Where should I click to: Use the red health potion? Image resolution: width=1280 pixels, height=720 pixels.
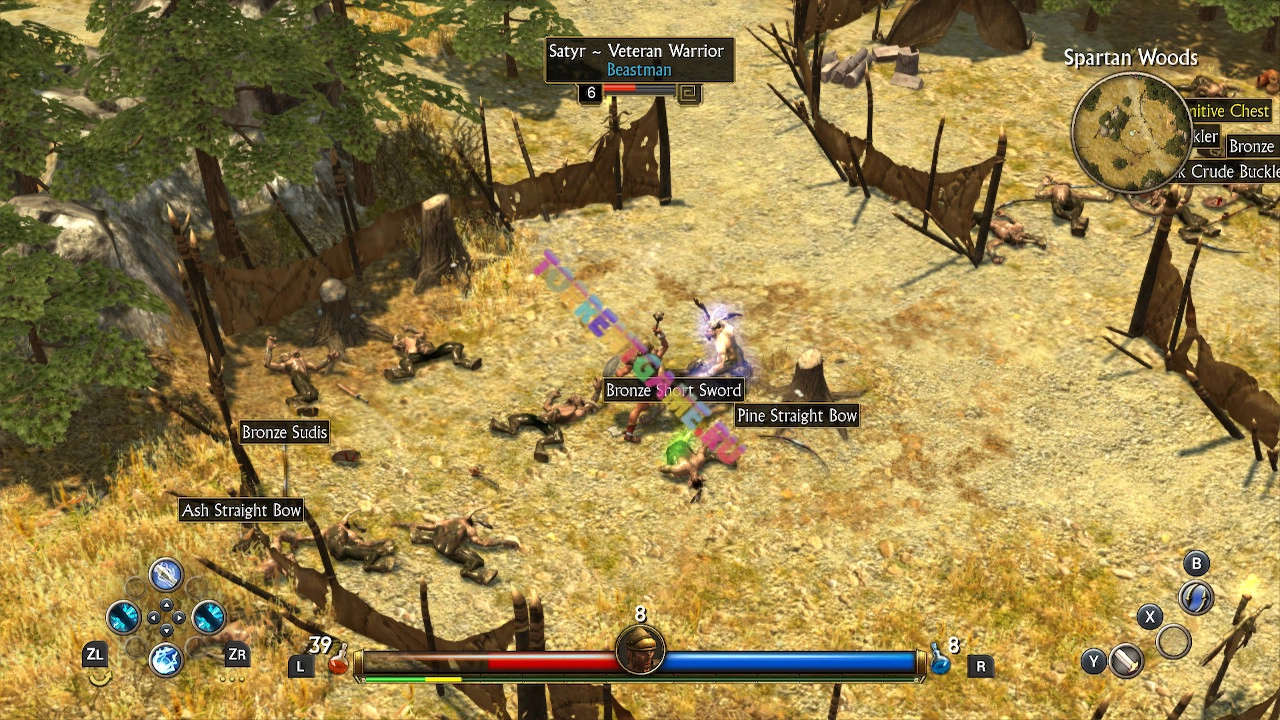point(340,661)
